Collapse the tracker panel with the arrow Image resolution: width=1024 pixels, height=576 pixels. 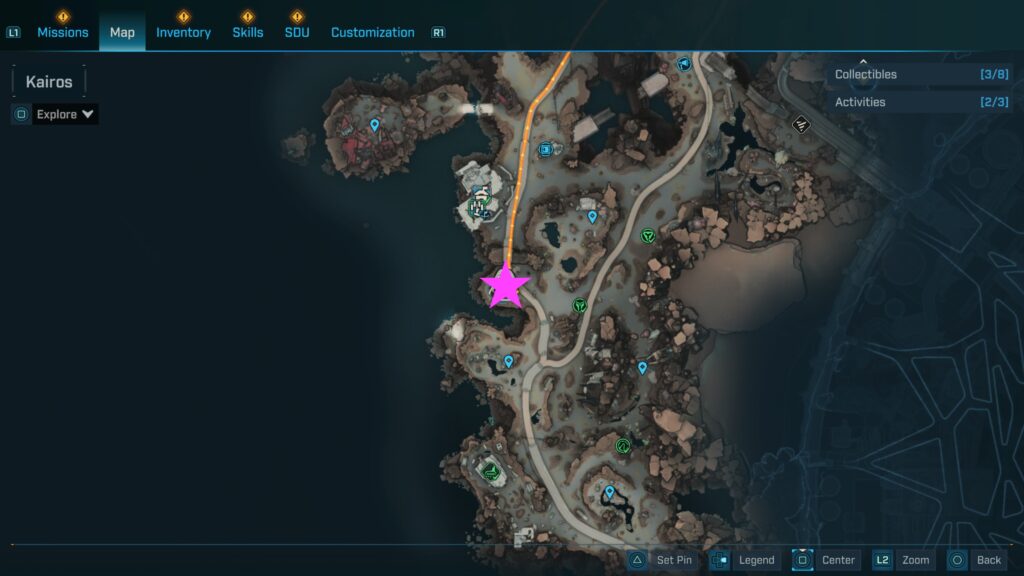tap(864, 60)
